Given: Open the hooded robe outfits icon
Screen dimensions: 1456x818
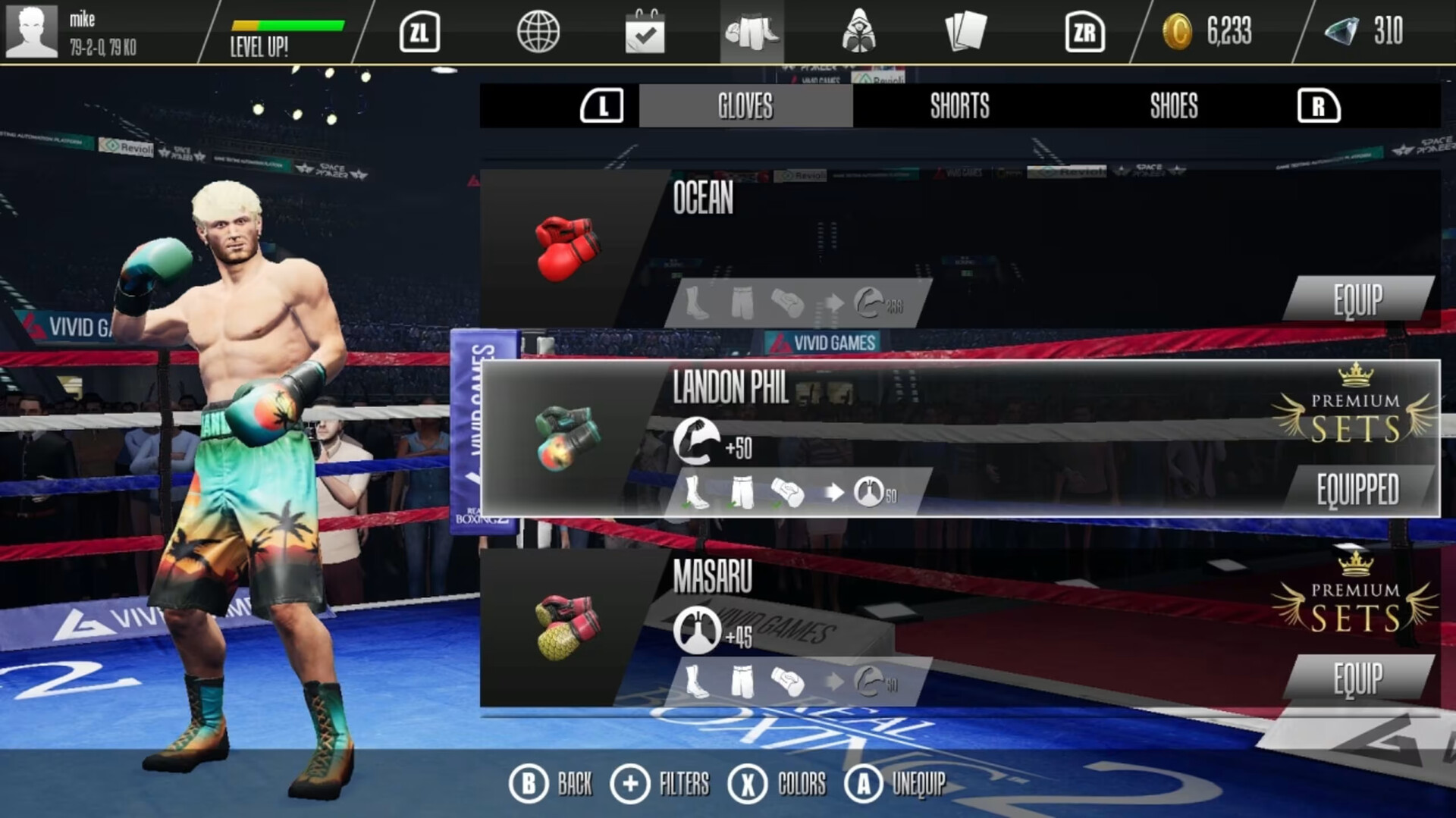Looking at the screenshot, I should (x=858, y=32).
